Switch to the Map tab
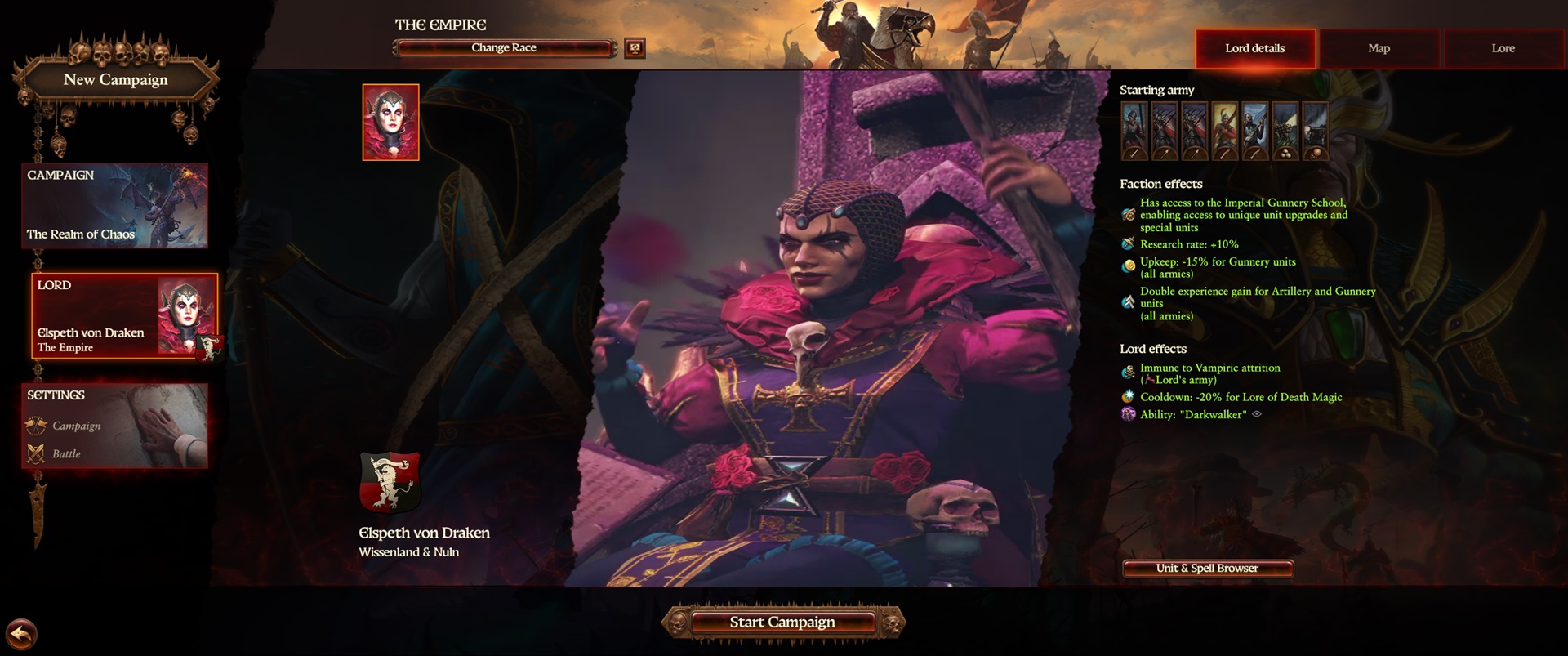The image size is (1568, 656). [1379, 48]
